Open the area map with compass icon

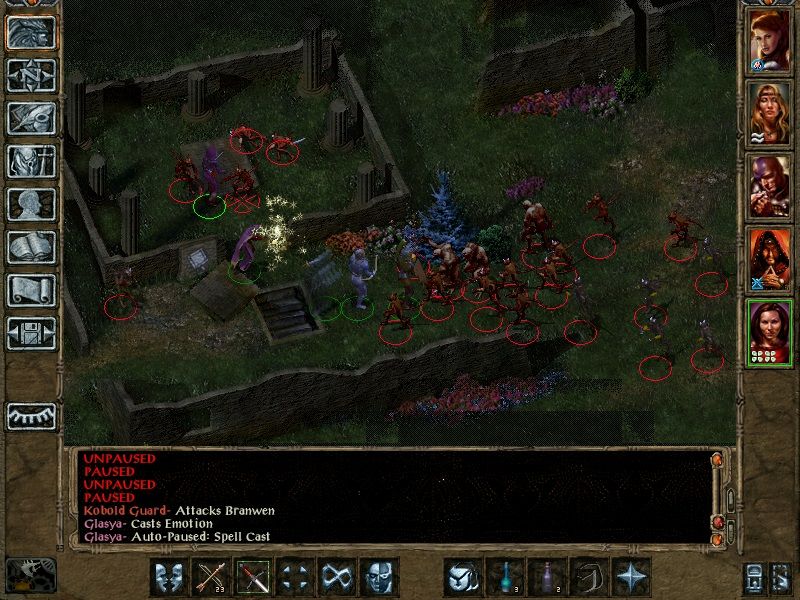pos(31,74)
